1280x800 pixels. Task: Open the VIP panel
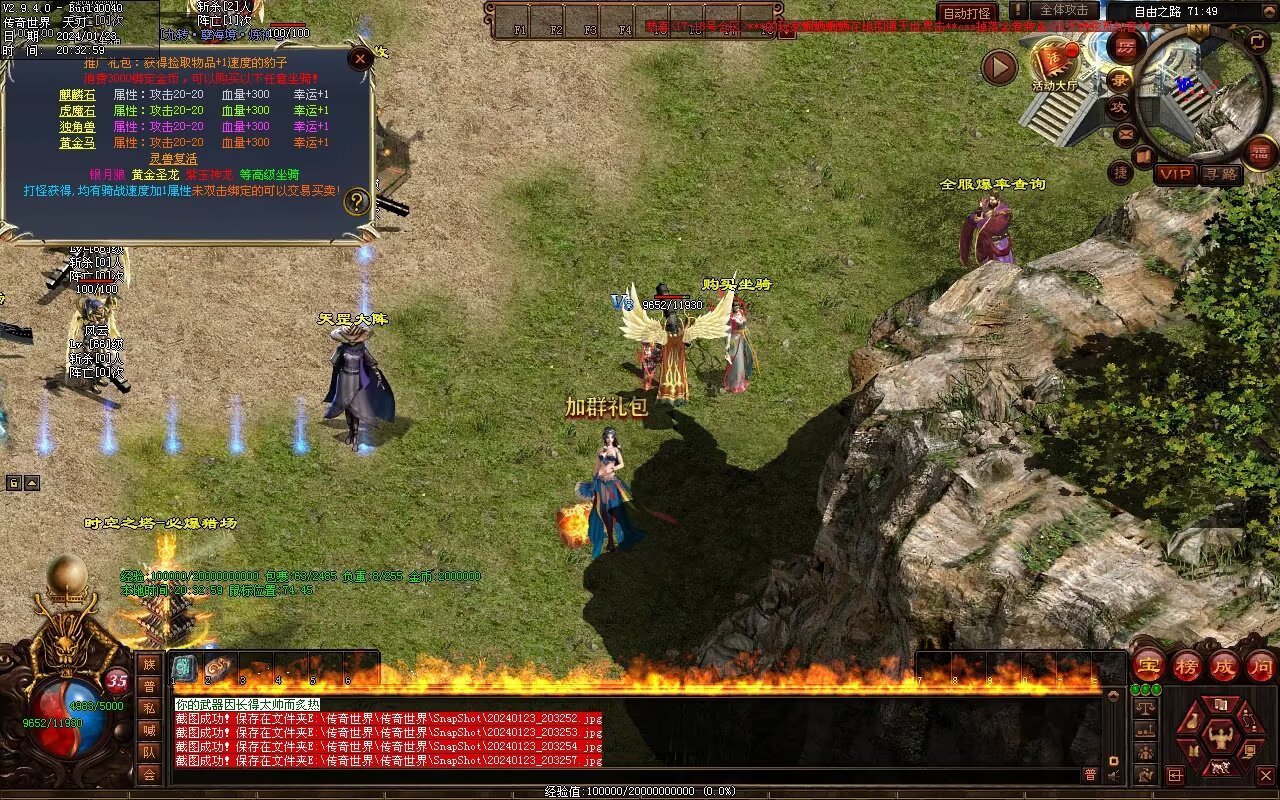(x=1175, y=174)
